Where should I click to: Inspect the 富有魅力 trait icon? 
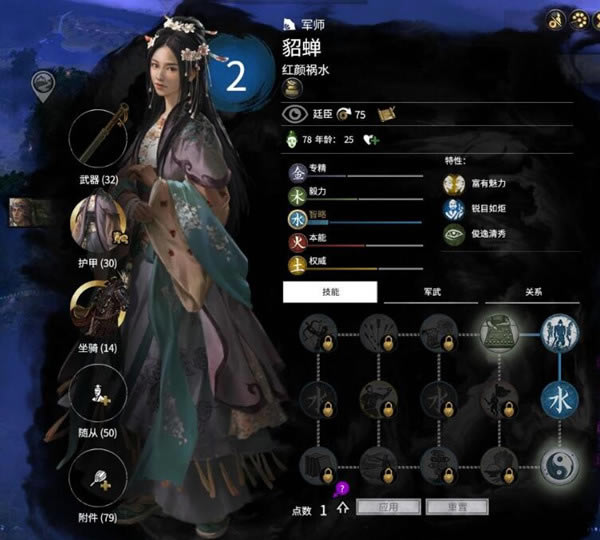coord(454,183)
